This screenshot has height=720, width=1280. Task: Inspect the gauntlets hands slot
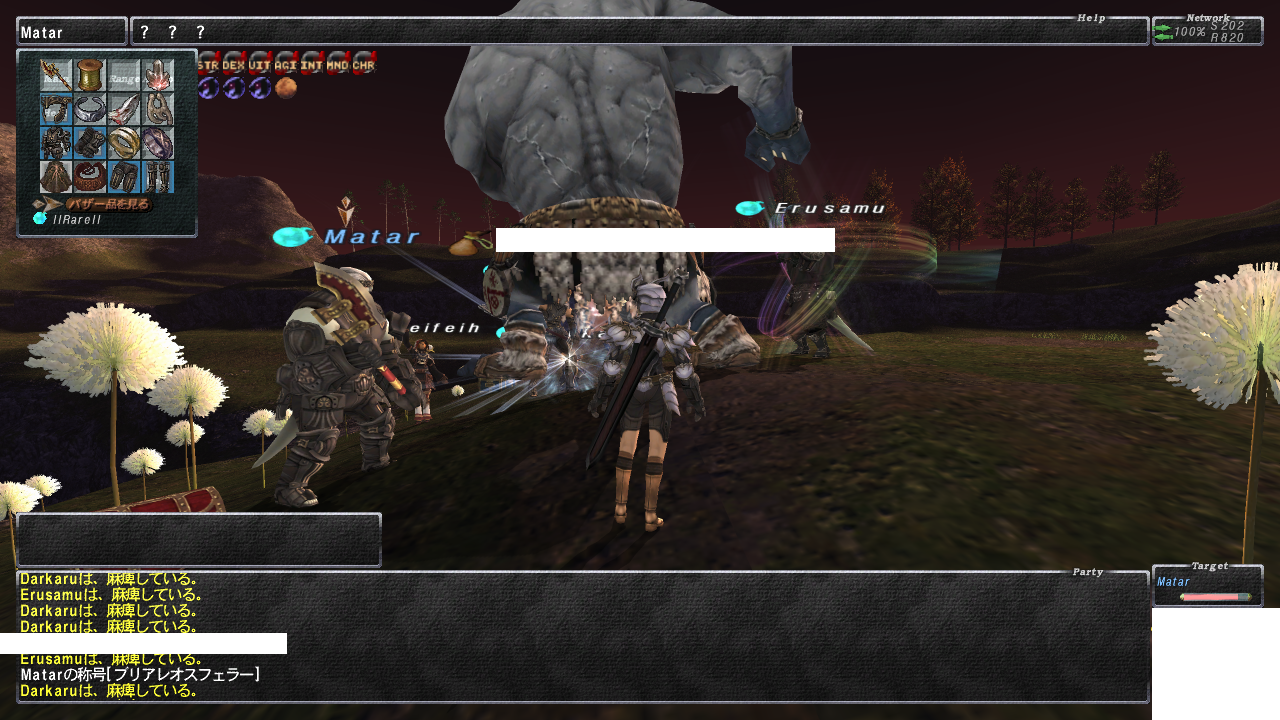tap(90, 143)
